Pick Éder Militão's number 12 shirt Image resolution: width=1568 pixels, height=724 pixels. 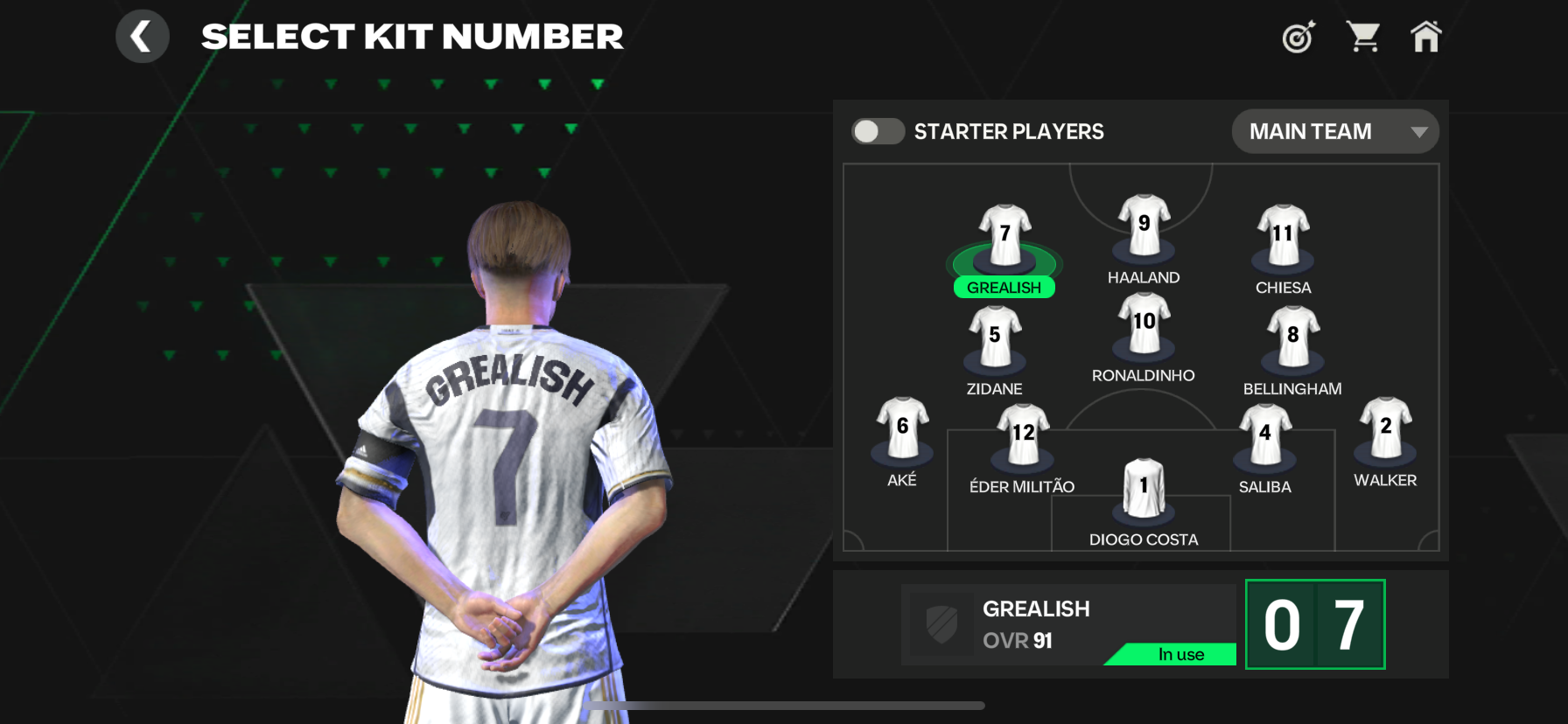[x=1023, y=434]
